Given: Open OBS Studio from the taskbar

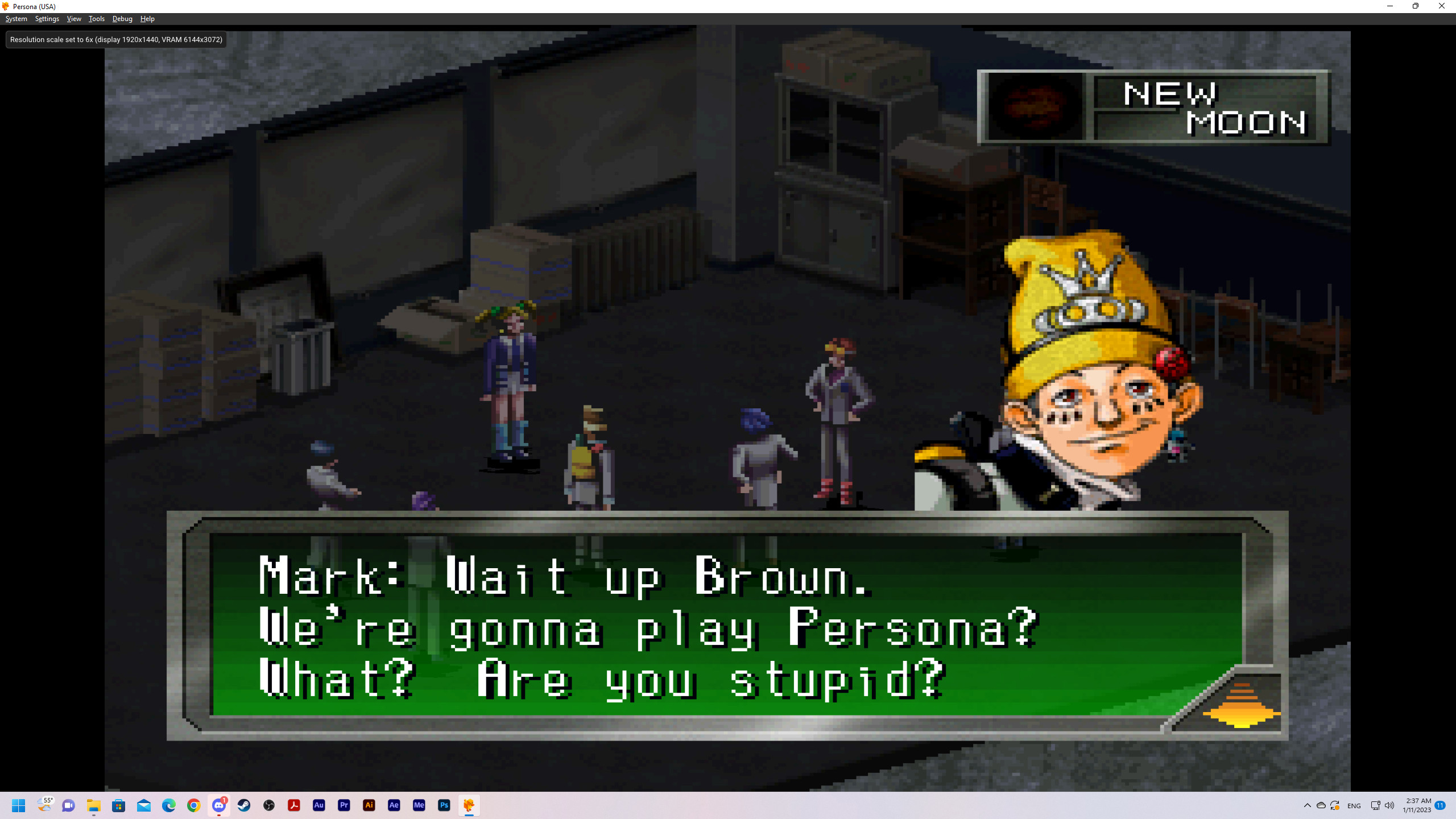Looking at the screenshot, I should (269, 805).
